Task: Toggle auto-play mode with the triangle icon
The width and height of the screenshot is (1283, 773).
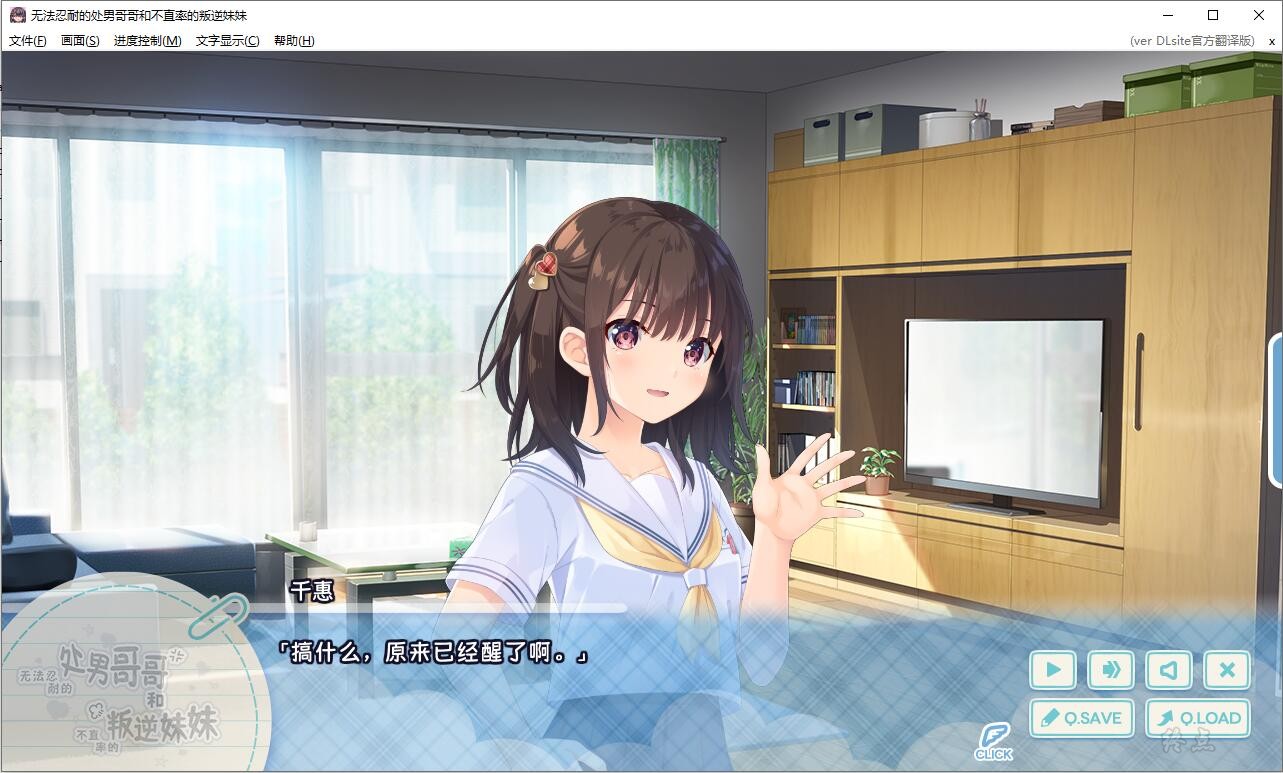Action: tap(1052, 670)
